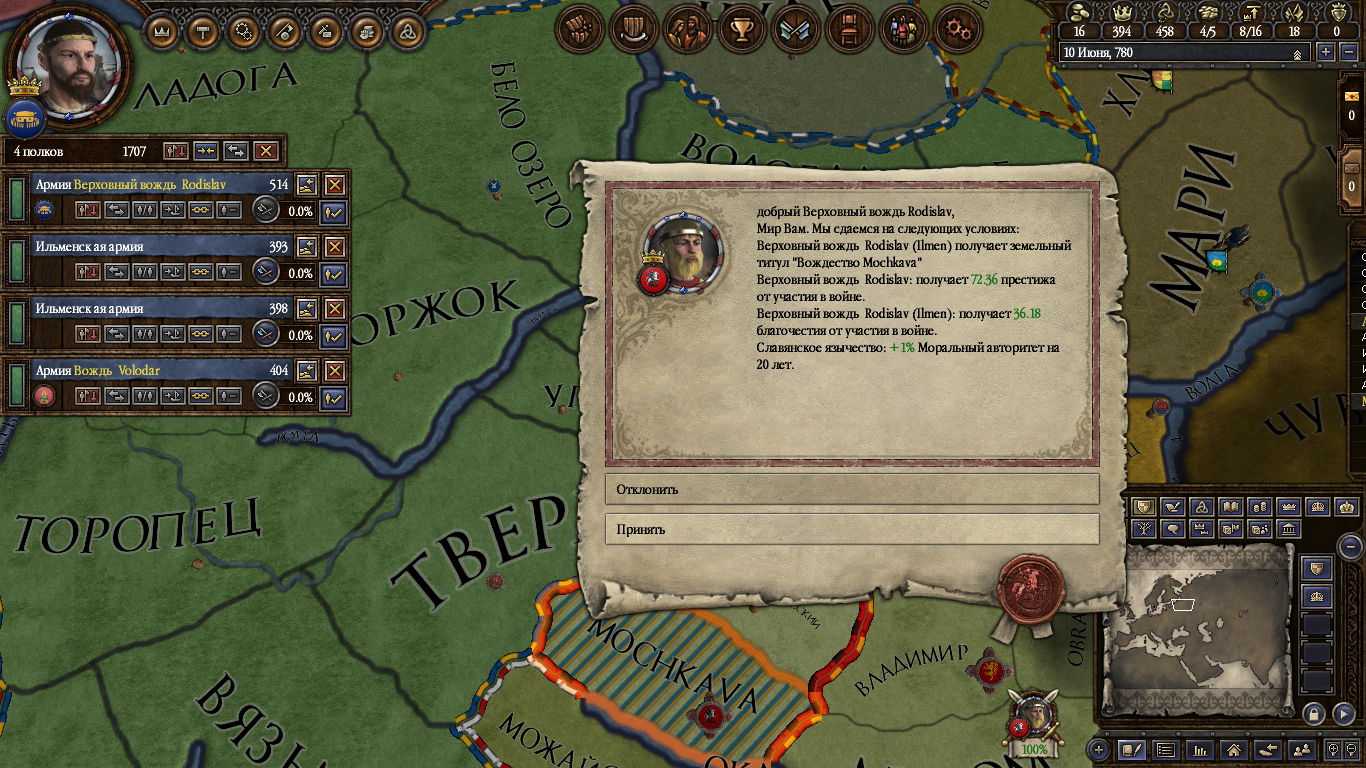
Task: Open the ledger bar-chart button
Action: pyautogui.click(x=1200, y=749)
